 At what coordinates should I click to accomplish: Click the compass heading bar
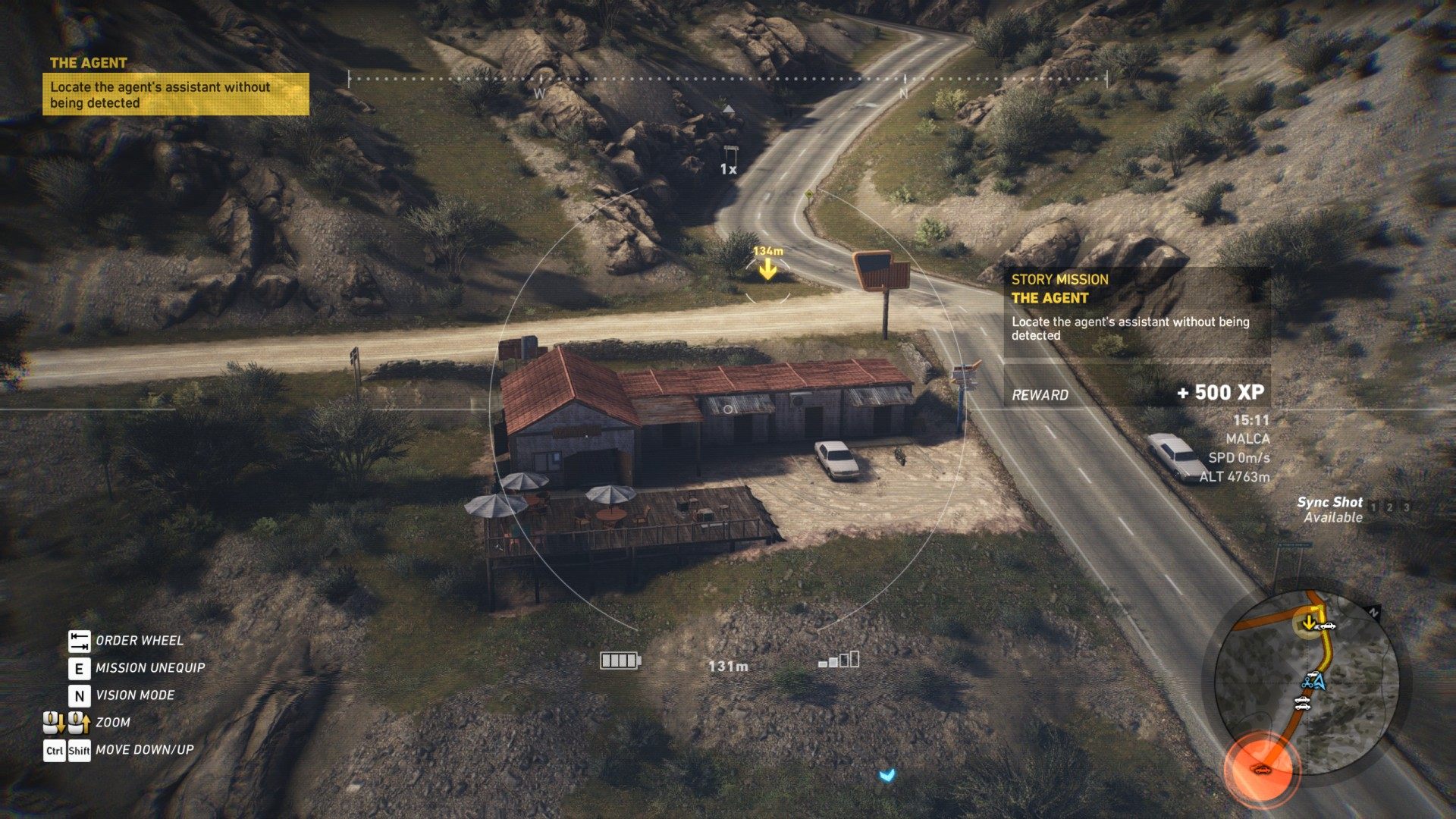point(727,79)
